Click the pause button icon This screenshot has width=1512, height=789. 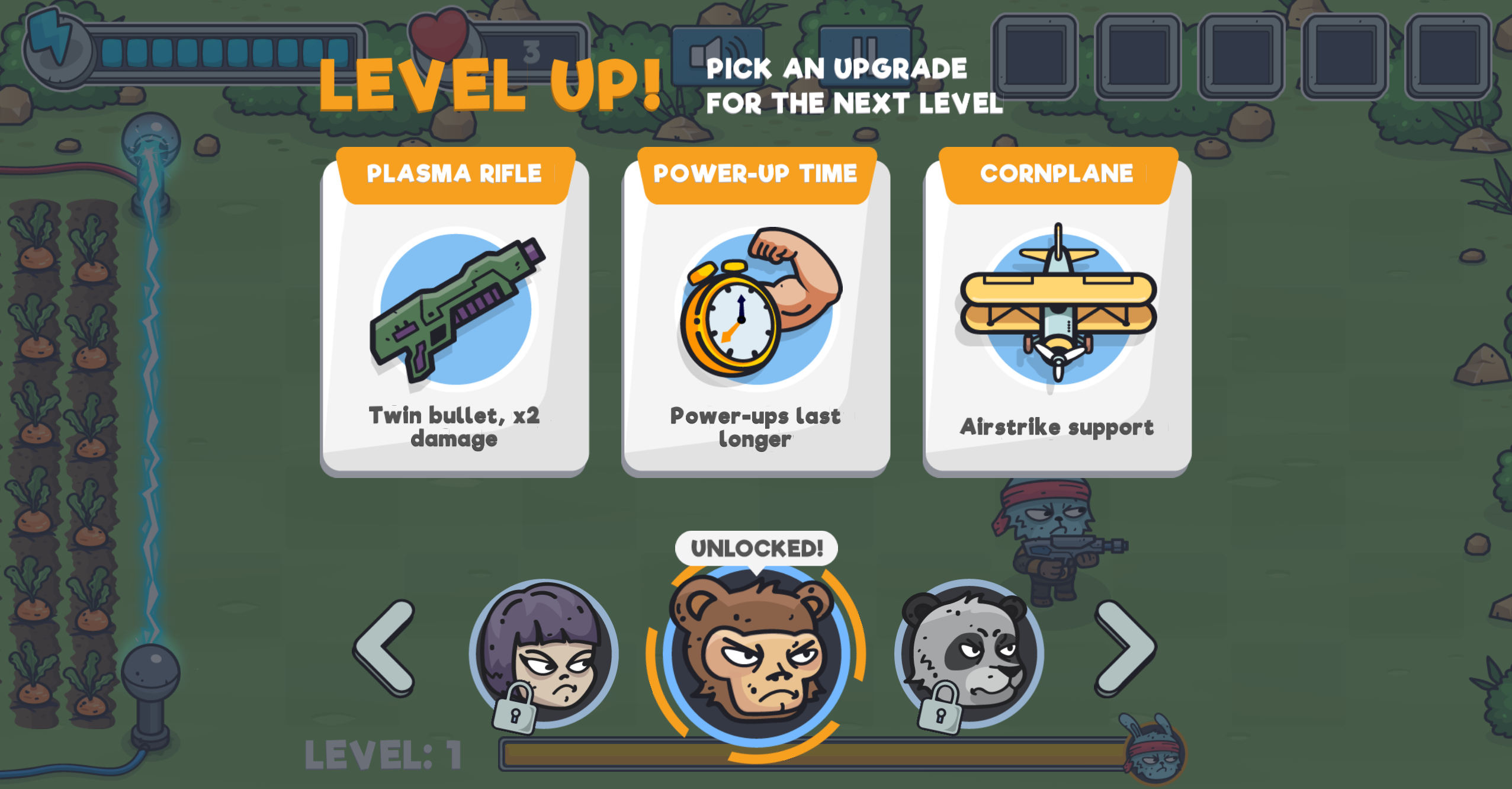[866, 56]
